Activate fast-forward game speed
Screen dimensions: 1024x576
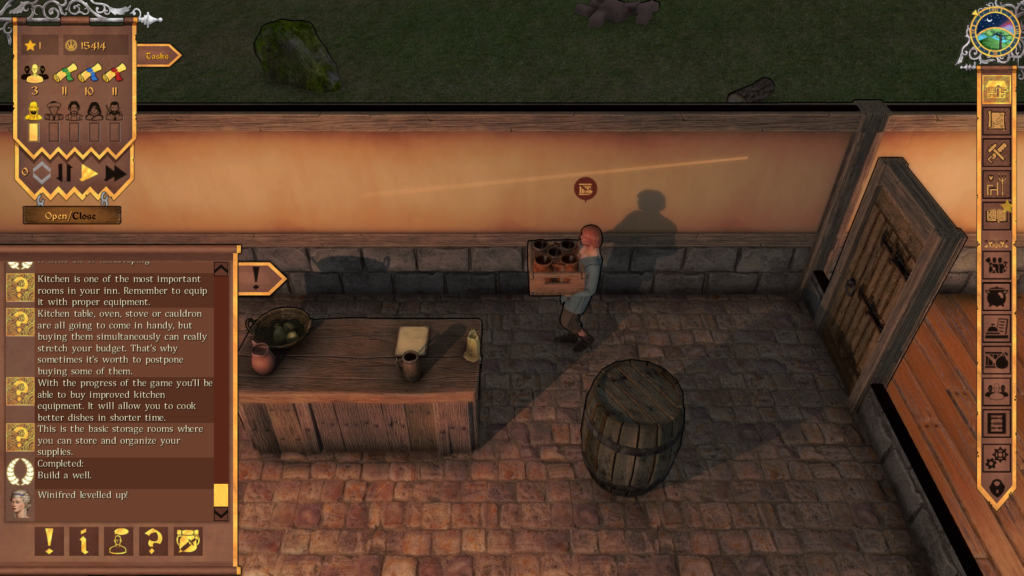tap(116, 172)
